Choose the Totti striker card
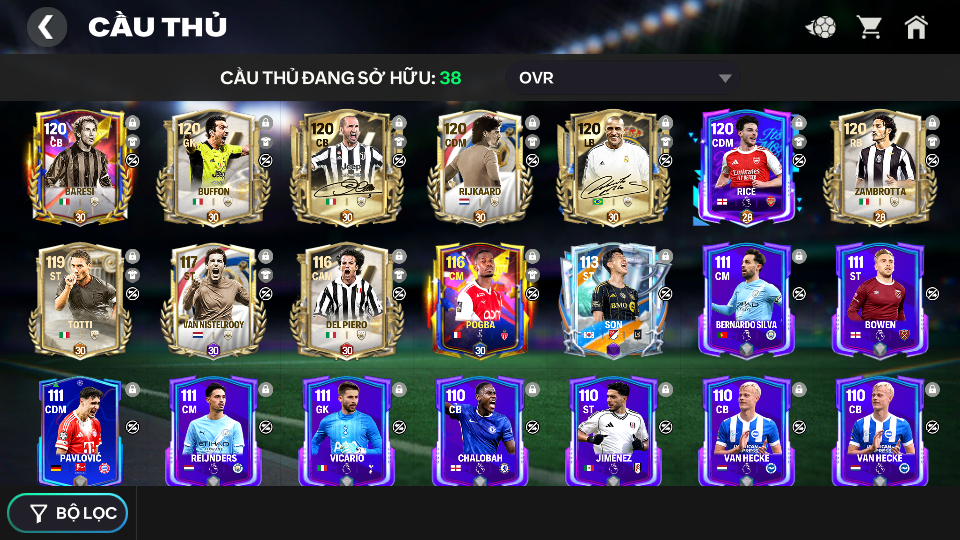Image resolution: width=960 pixels, height=540 pixels. [x=80, y=300]
